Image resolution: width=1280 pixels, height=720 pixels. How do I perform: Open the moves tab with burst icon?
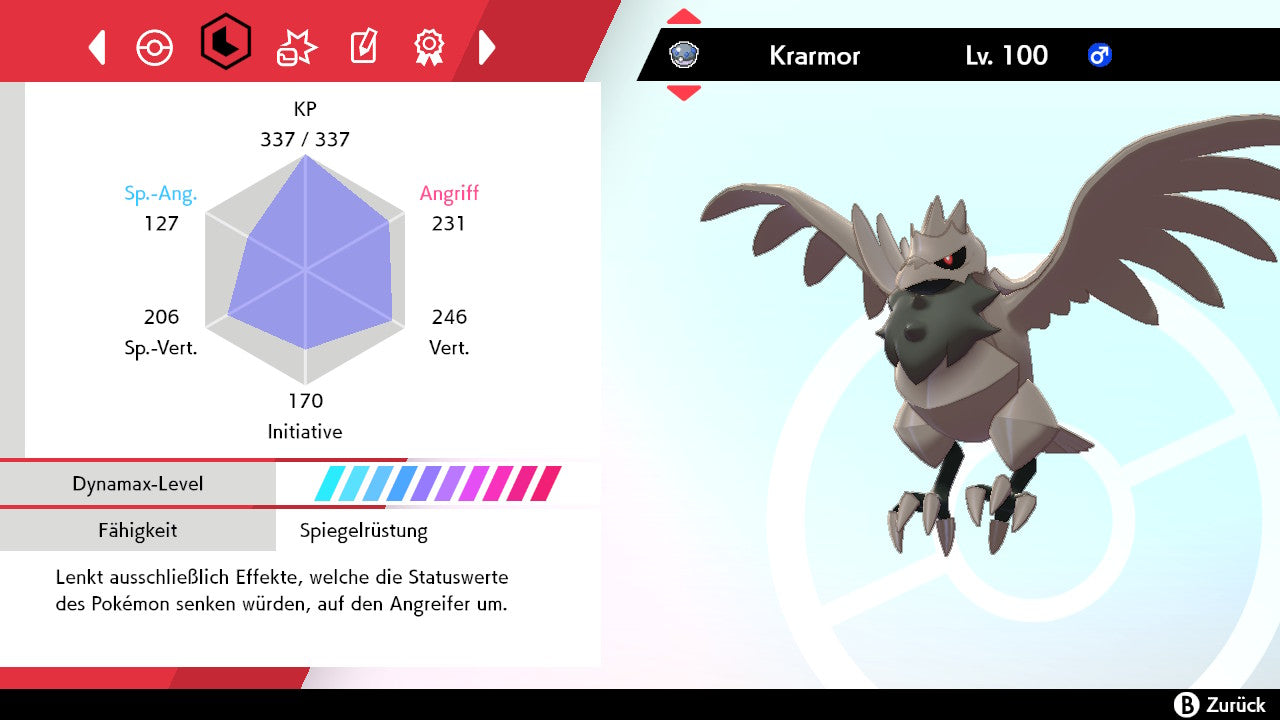pyautogui.click(x=297, y=47)
